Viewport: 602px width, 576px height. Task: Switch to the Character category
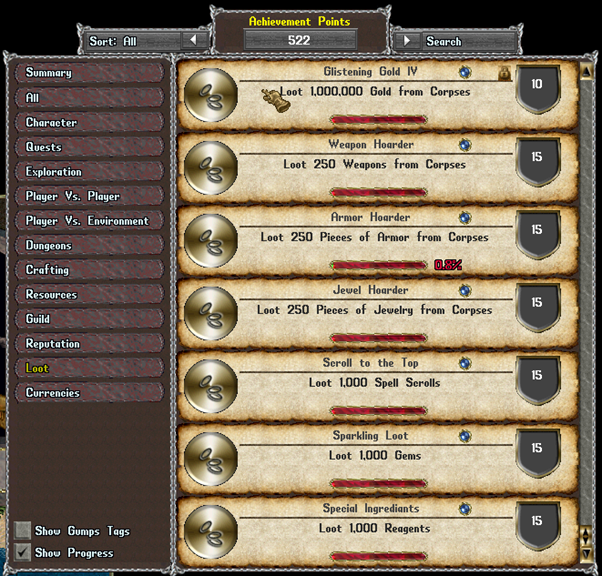[x=88, y=122]
